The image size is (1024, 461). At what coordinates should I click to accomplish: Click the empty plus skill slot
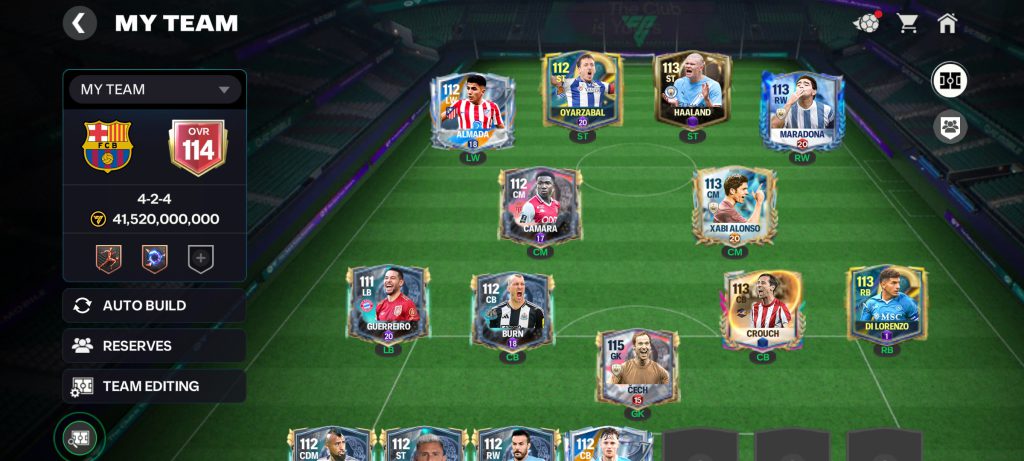200,259
